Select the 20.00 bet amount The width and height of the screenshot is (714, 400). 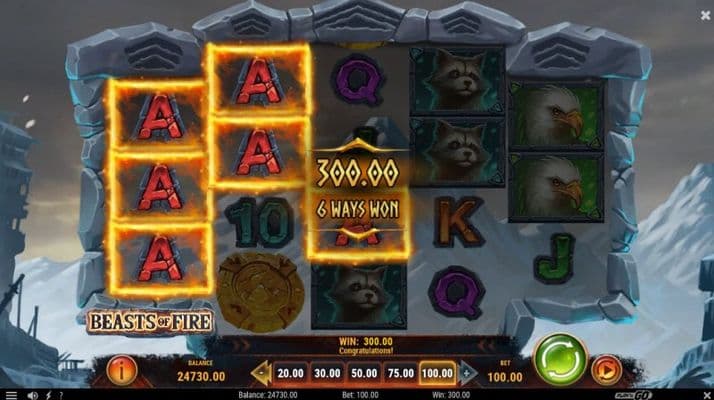[x=288, y=373]
